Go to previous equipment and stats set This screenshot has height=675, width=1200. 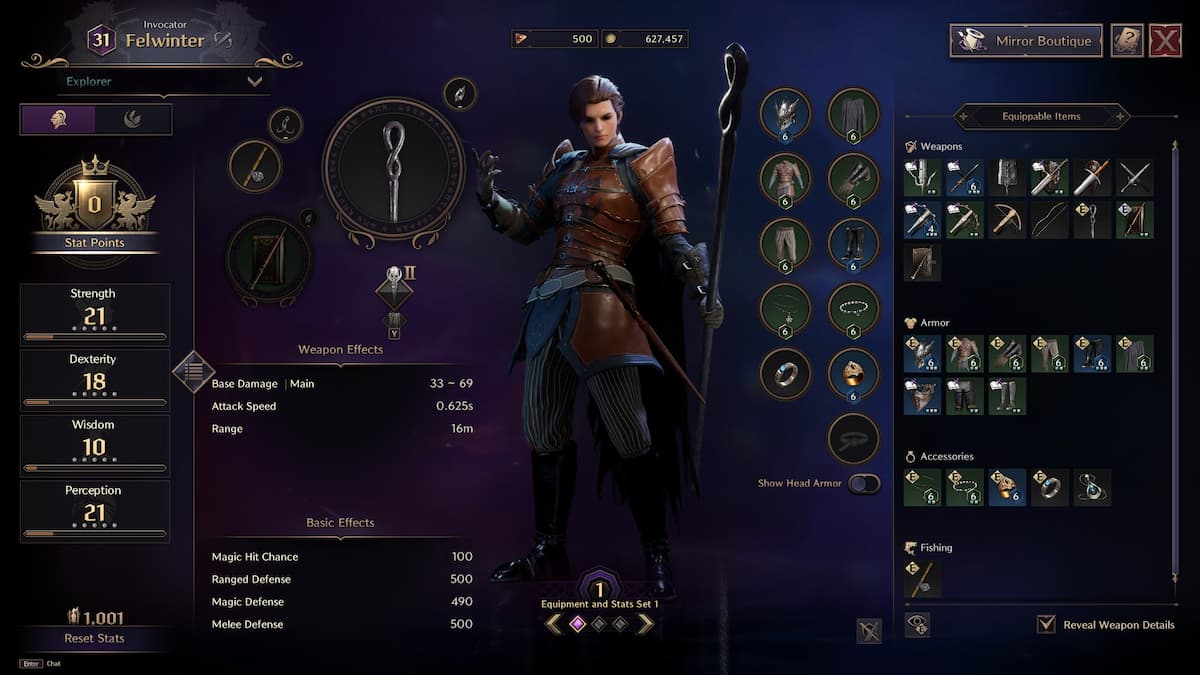pyautogui.click(x=553, y=624)
